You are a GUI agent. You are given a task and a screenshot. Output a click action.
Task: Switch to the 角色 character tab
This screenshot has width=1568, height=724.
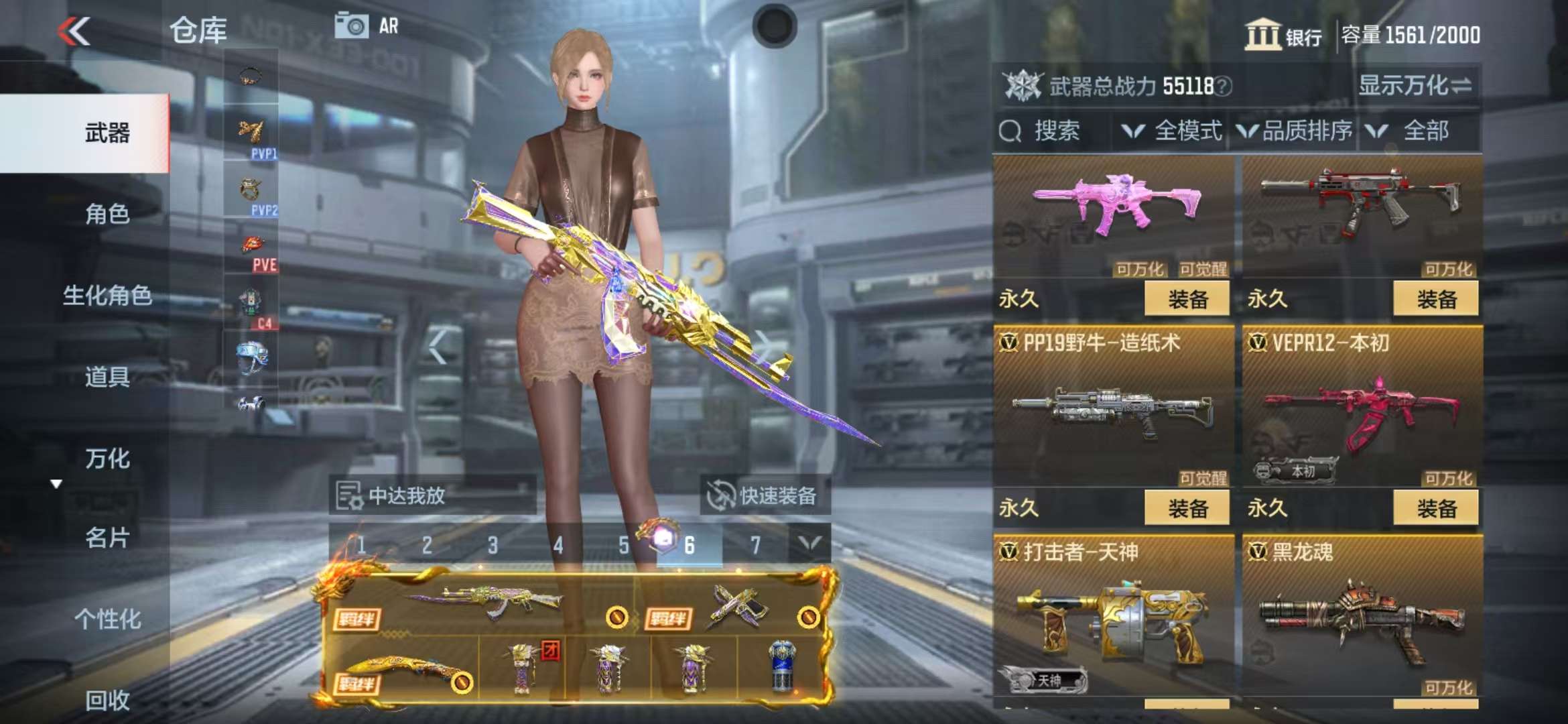(107, 215)
